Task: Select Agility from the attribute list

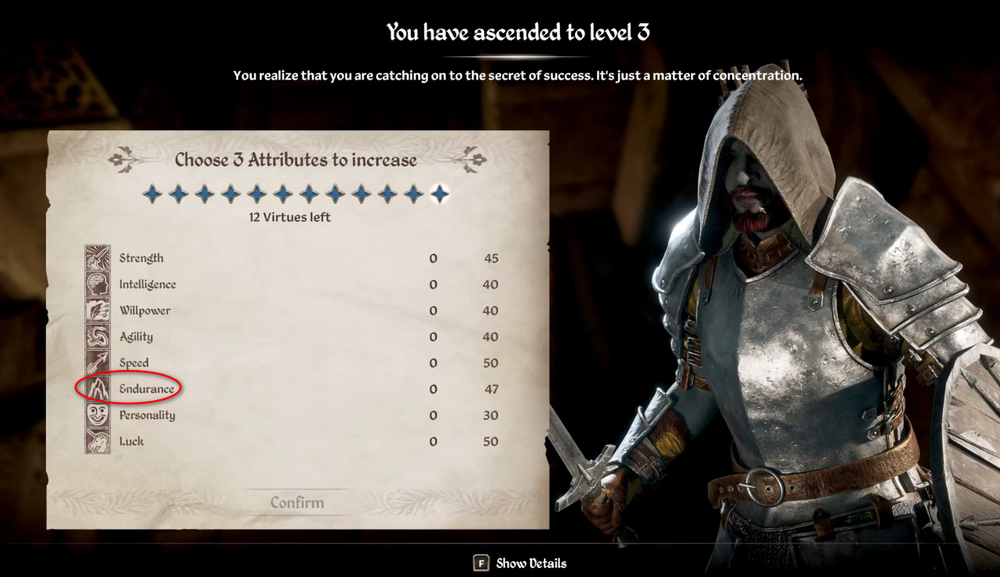Action: pyautogui.click(x=136, y=337)
